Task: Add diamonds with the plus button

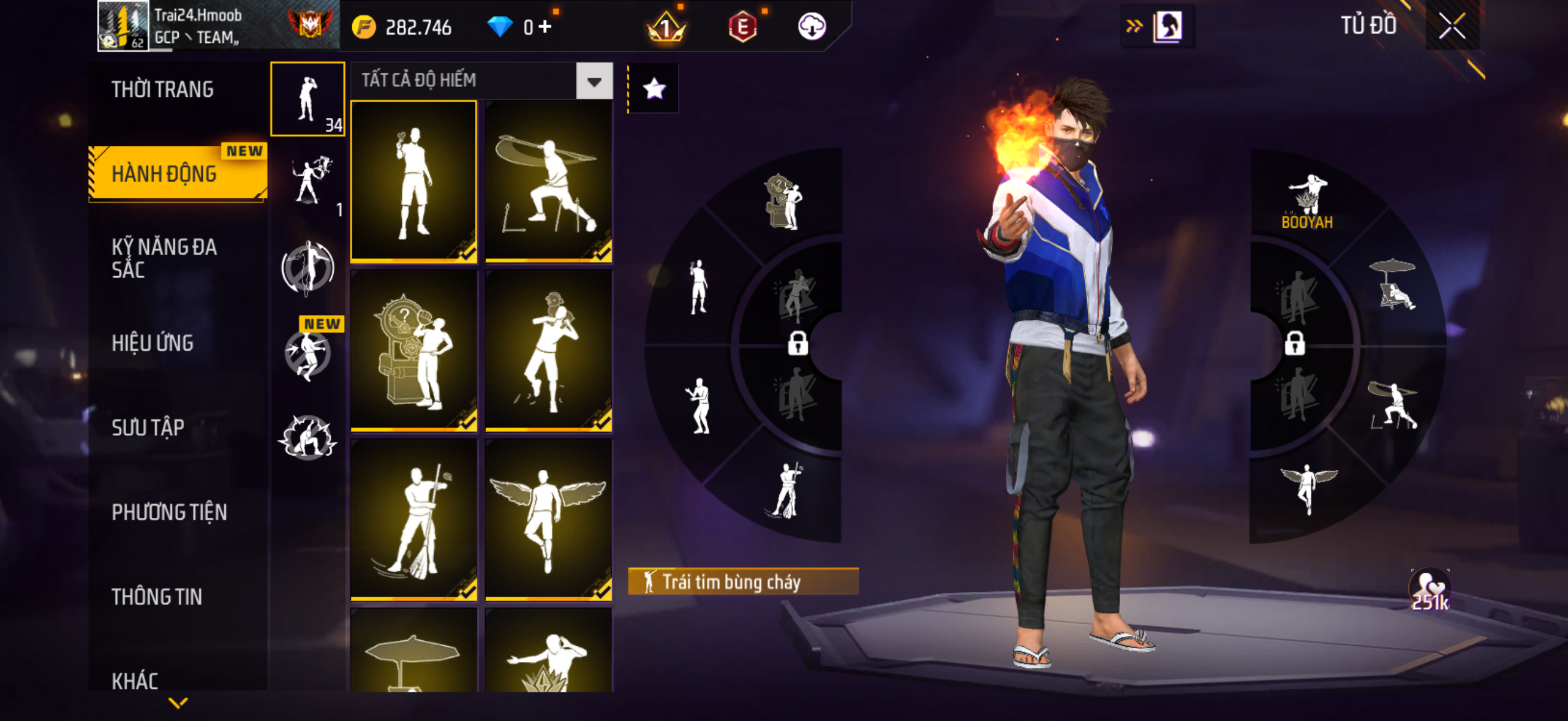Action: click(x=545, y=27)
